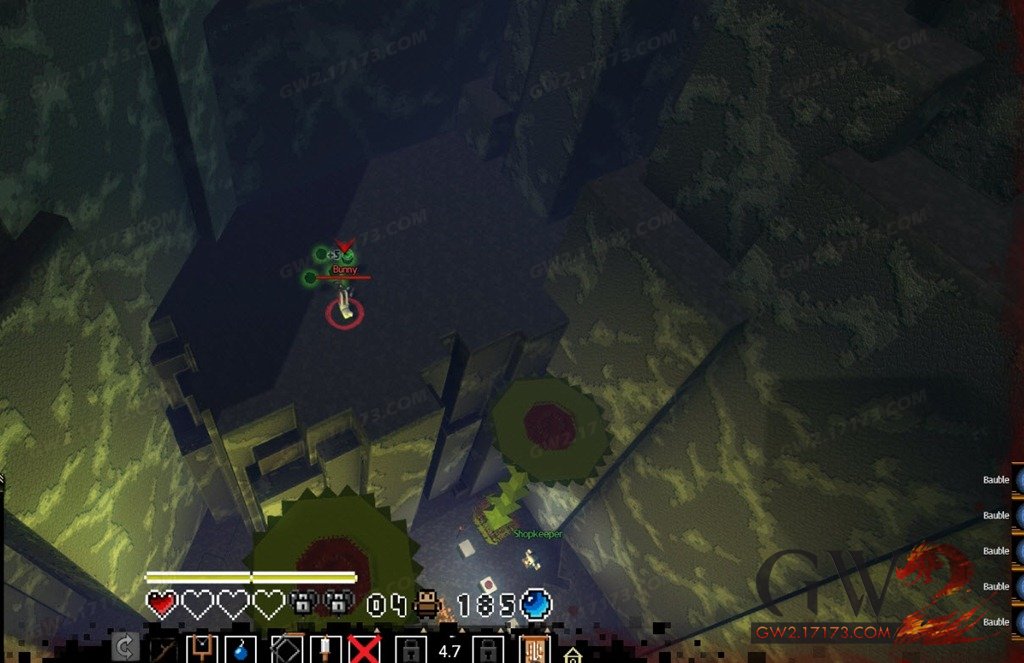Choose the diamond-shaped frame skill icon
Viewport: 1024px width, 663px height.
coord(286,650)
